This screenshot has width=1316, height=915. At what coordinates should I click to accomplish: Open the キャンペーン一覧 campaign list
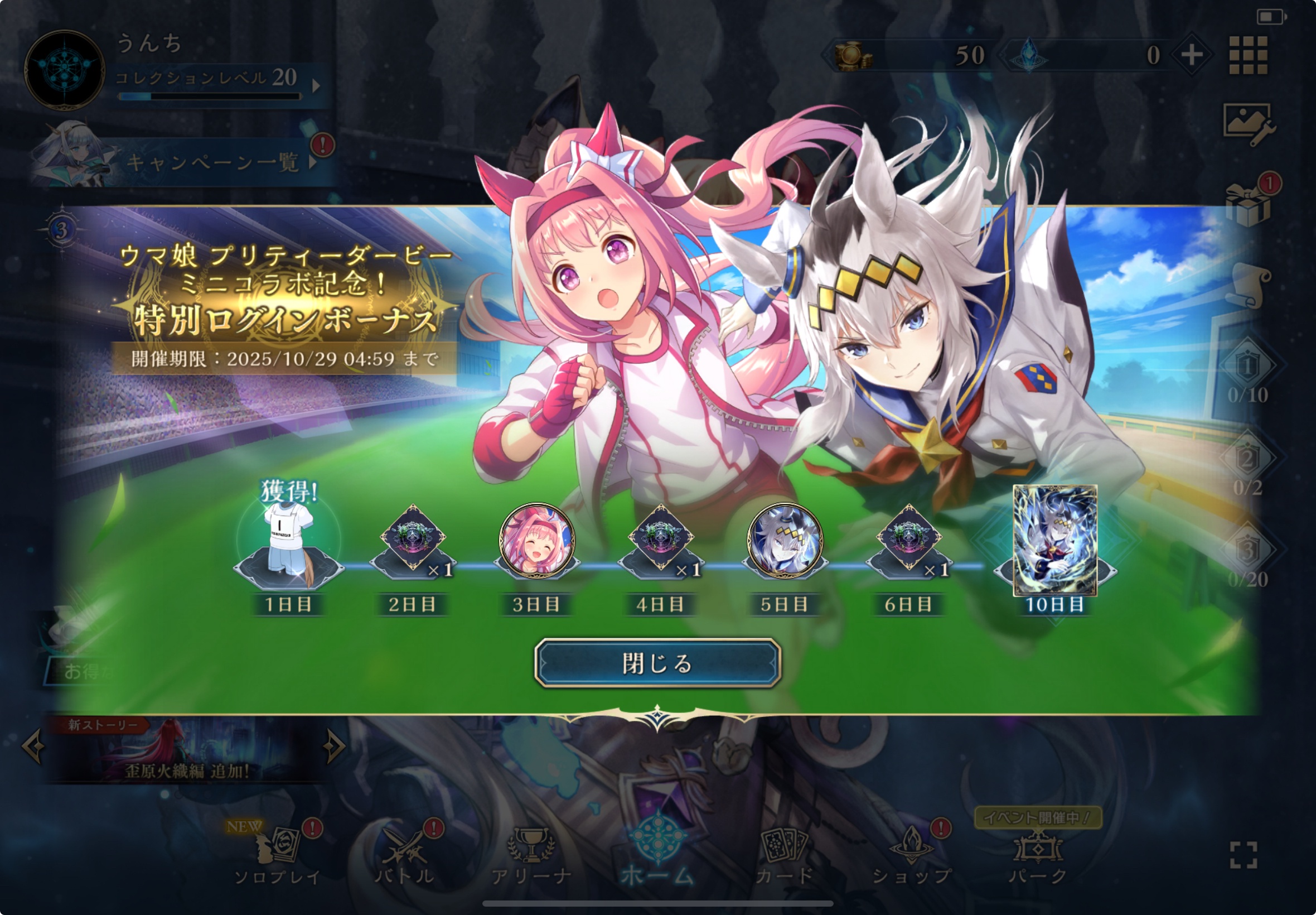click(x=212, y=162)
